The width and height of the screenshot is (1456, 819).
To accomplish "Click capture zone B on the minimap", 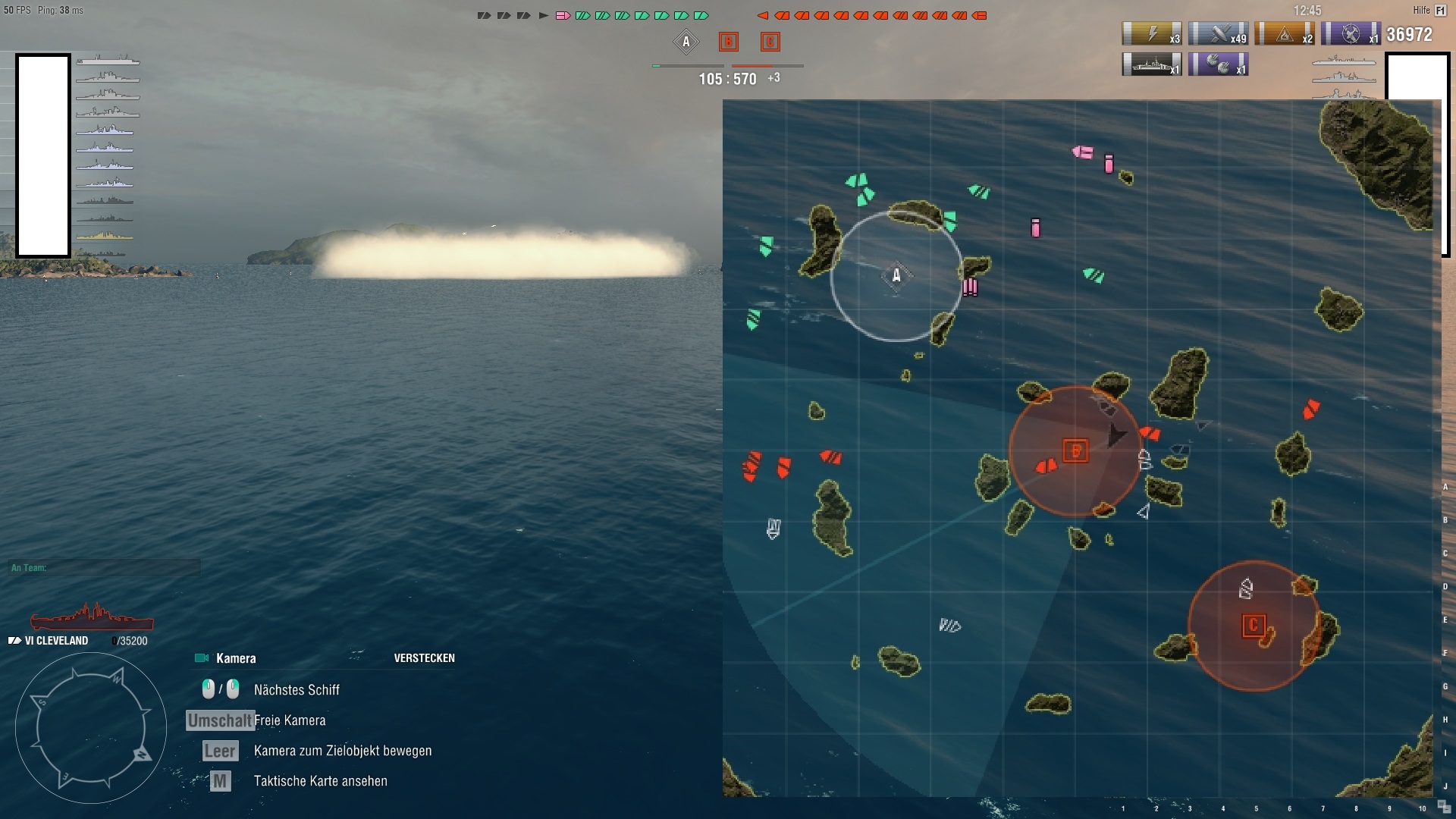I will [1074, 450].
